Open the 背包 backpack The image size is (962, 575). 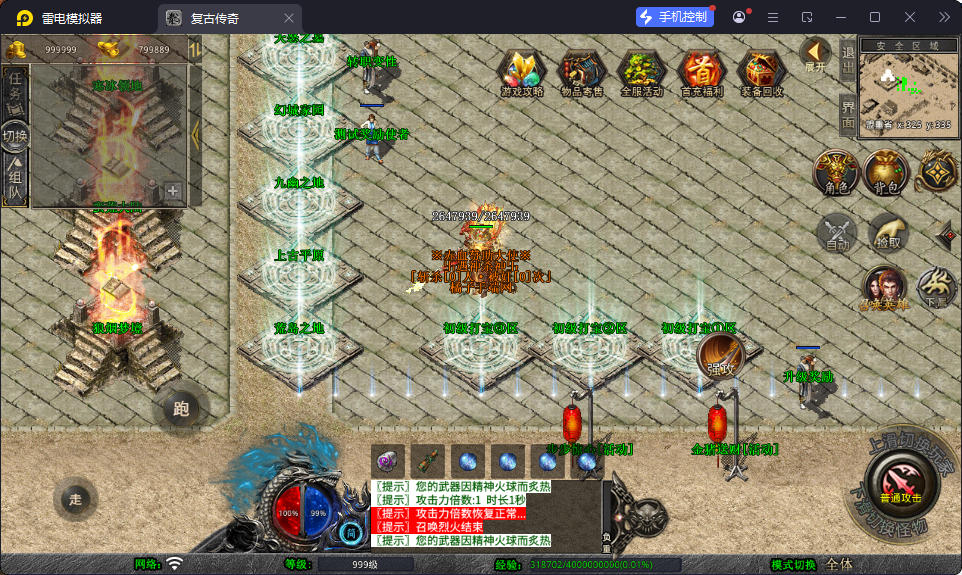(x=886, y=172)
